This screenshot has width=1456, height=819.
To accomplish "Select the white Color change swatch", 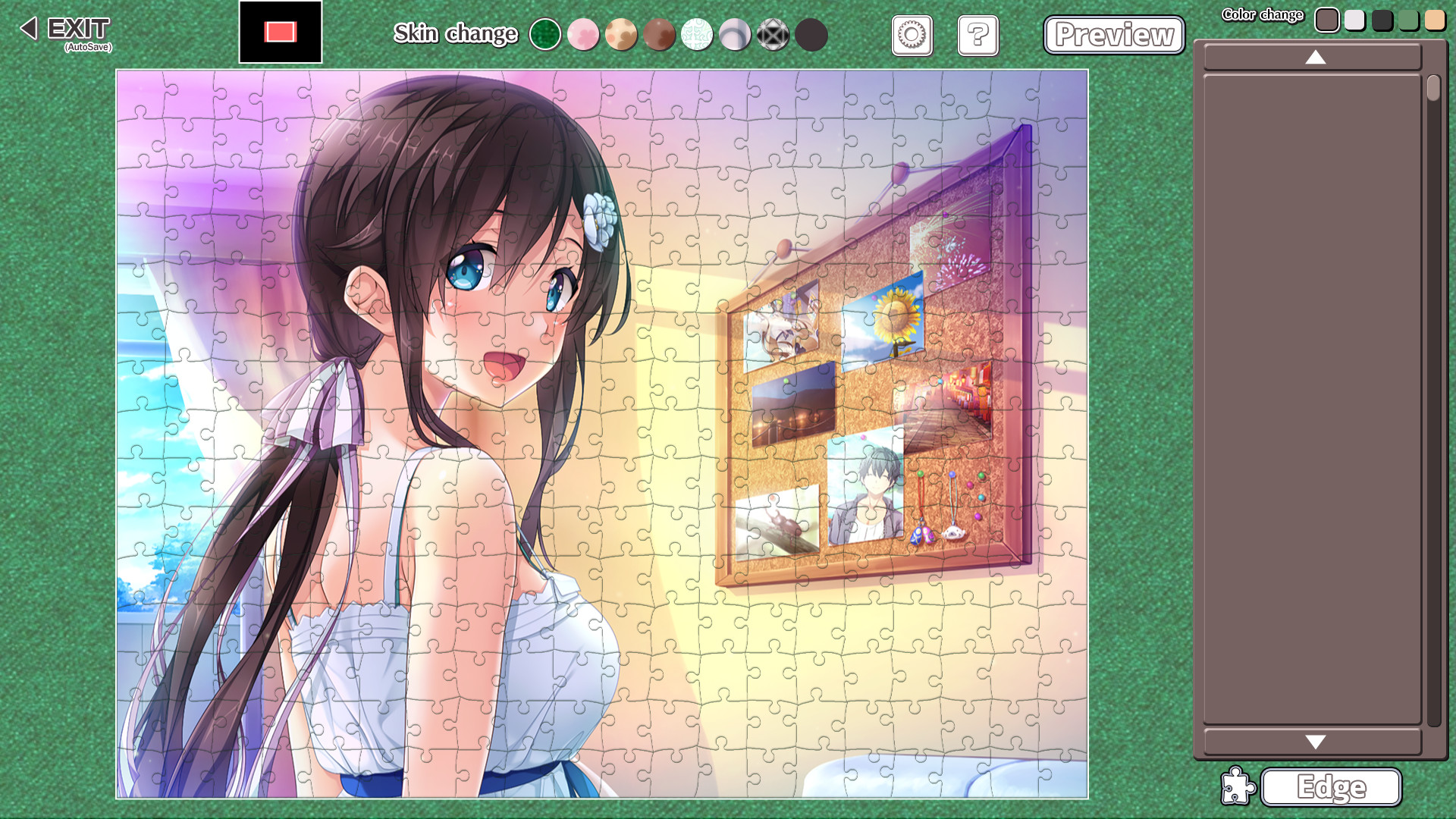I will click(x=1354, y=20).
